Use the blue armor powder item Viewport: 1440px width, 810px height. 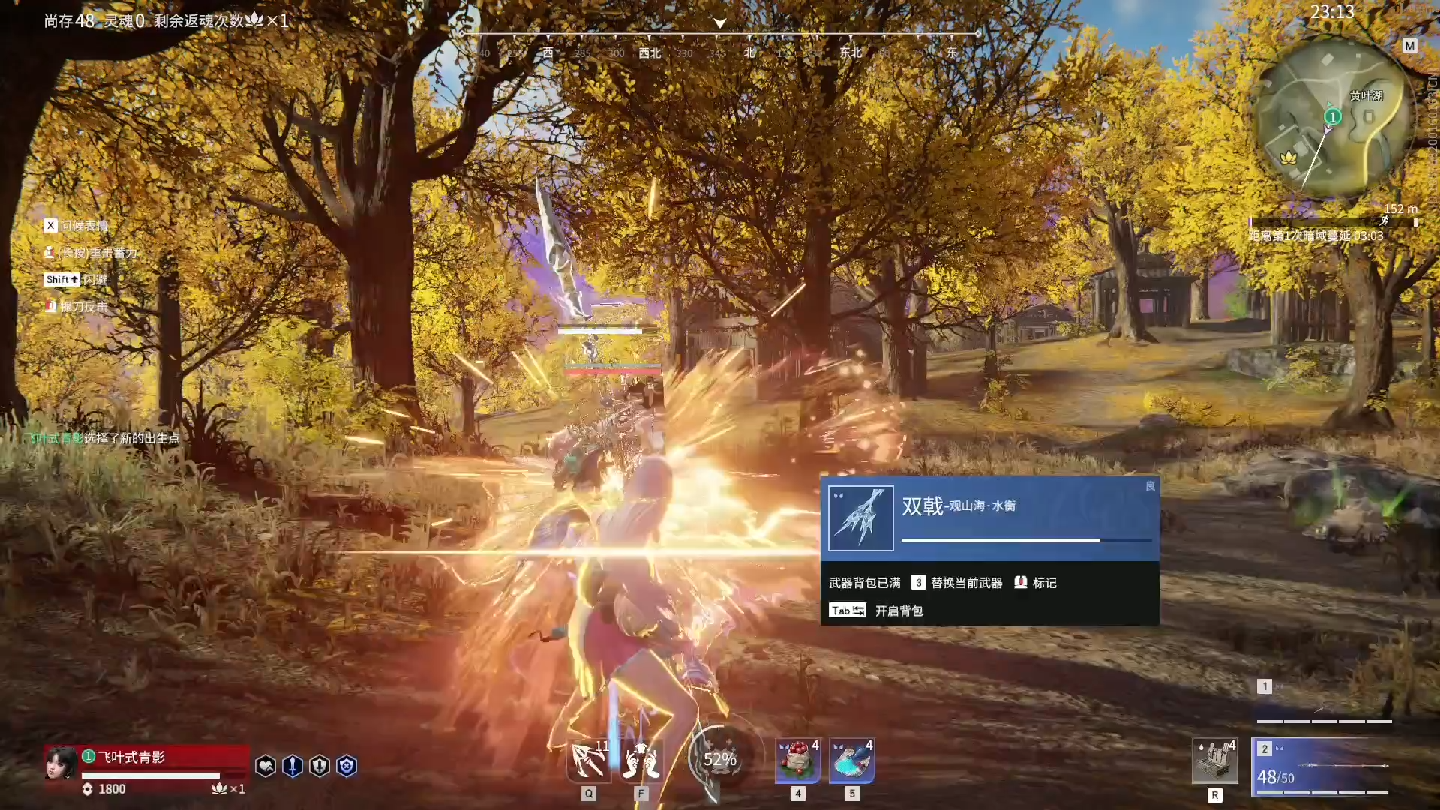(851, 761)
